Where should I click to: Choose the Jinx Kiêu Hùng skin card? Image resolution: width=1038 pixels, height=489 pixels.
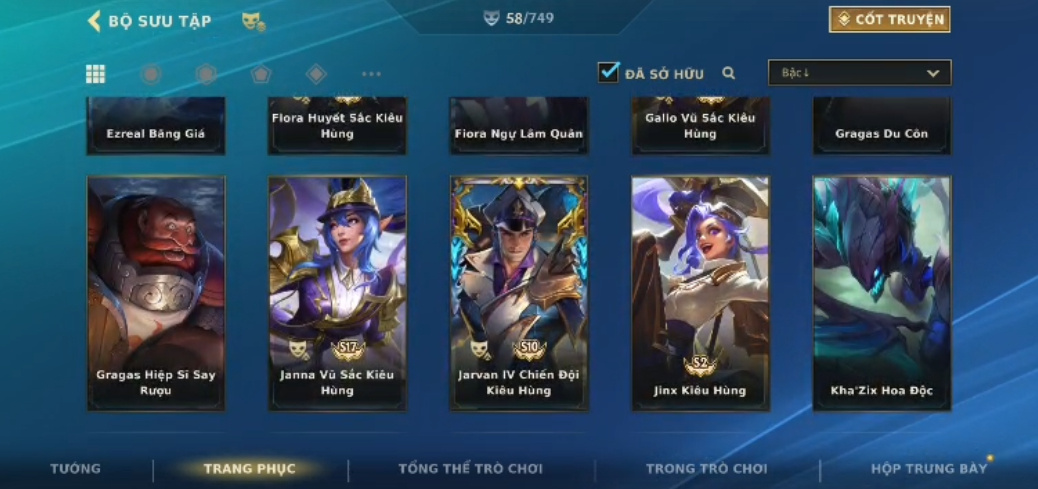(700, 293)
